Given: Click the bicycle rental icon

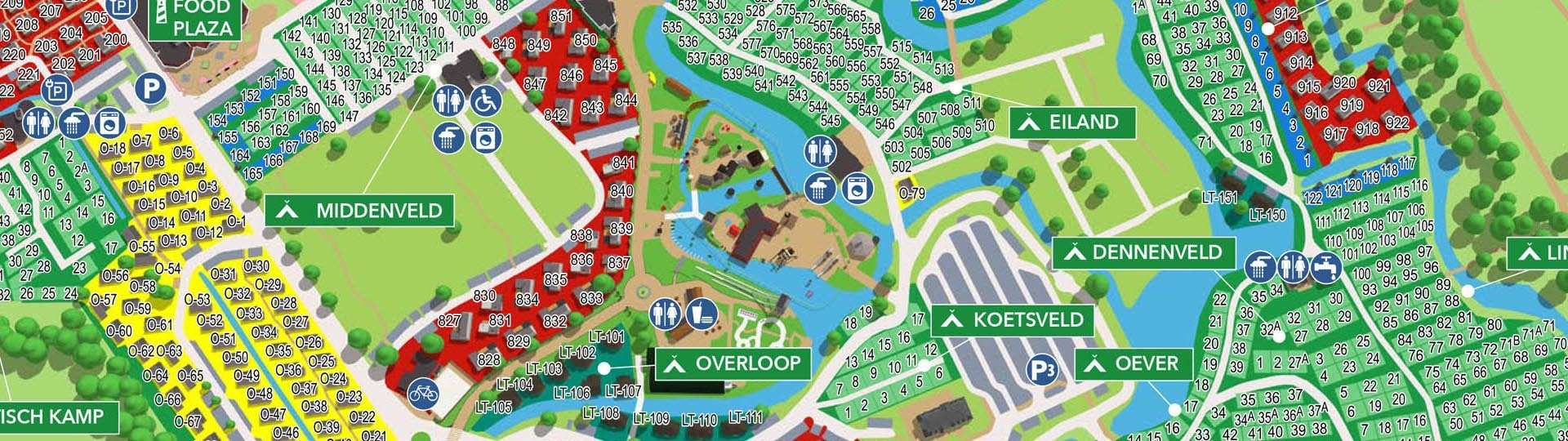Looking at the screenshot, I should (424, 394).
